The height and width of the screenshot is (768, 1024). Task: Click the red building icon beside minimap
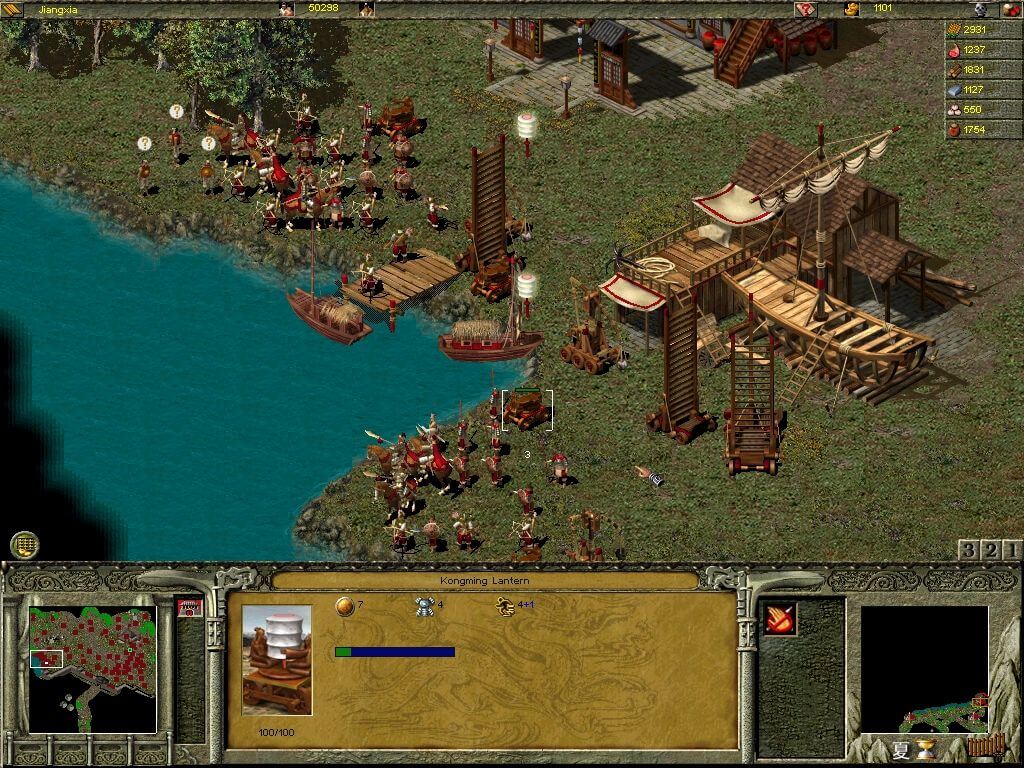tap(189, 608)
